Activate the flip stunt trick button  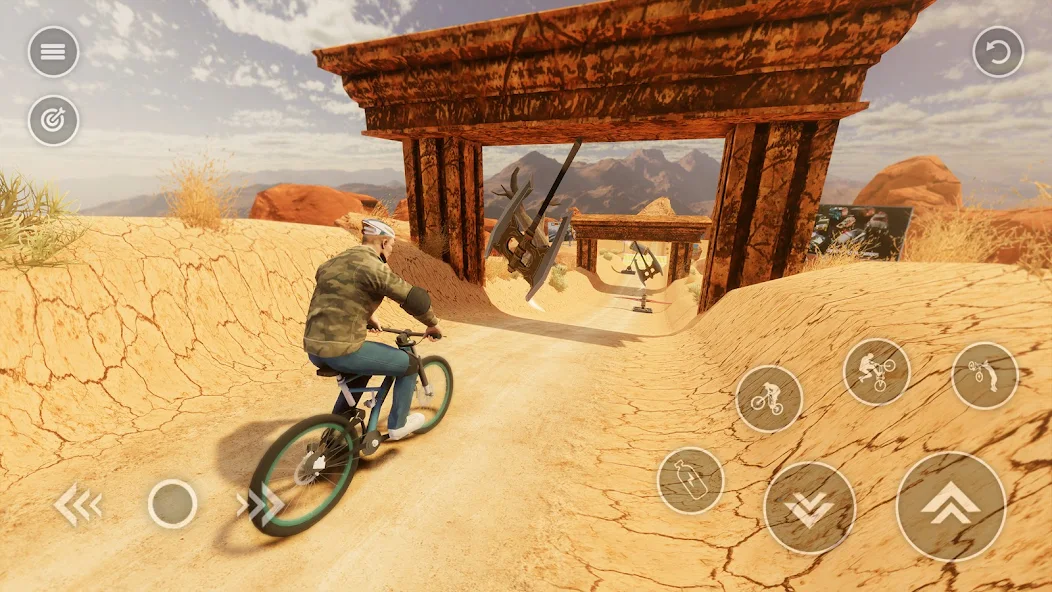click(x=984, y=375)
